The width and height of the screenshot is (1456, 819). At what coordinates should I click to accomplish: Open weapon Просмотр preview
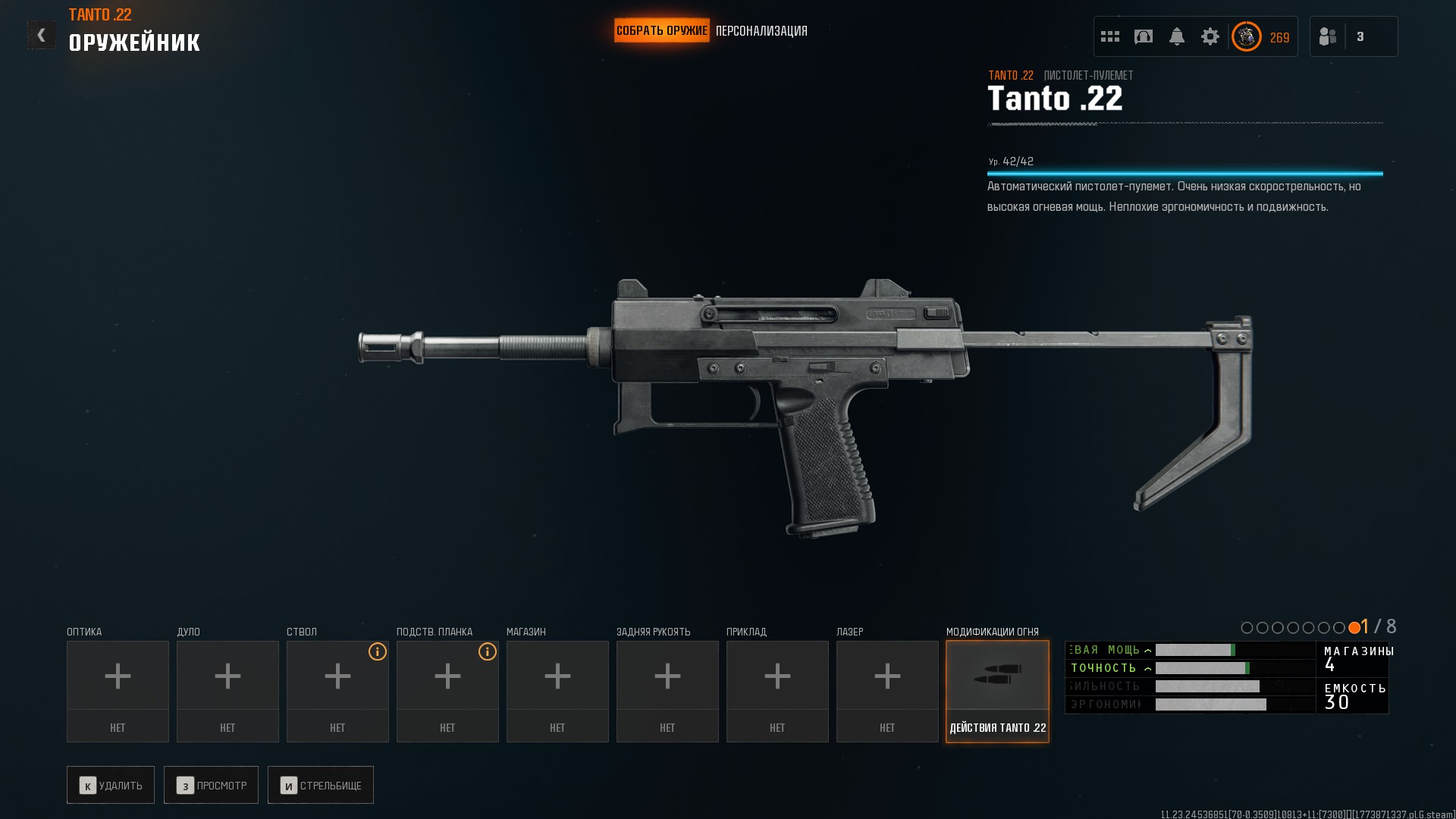pos(211,785)
